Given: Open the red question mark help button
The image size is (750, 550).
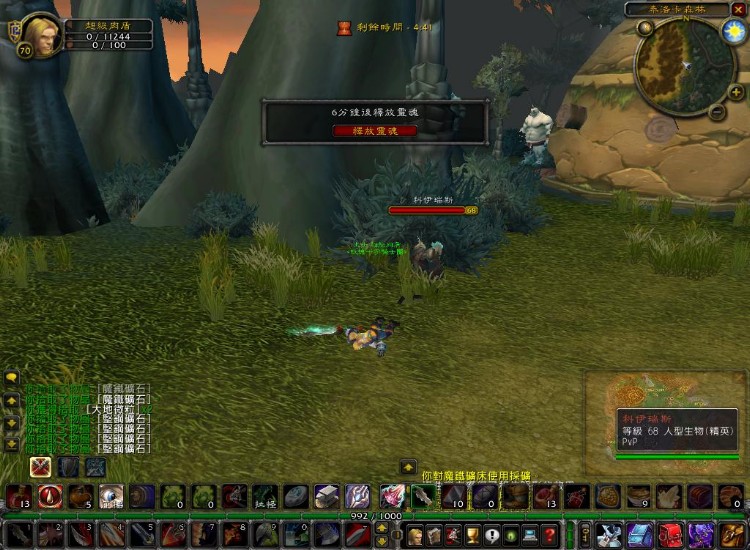Looking at the screenshot, I should pyautogui.click(x=550, y=535).
